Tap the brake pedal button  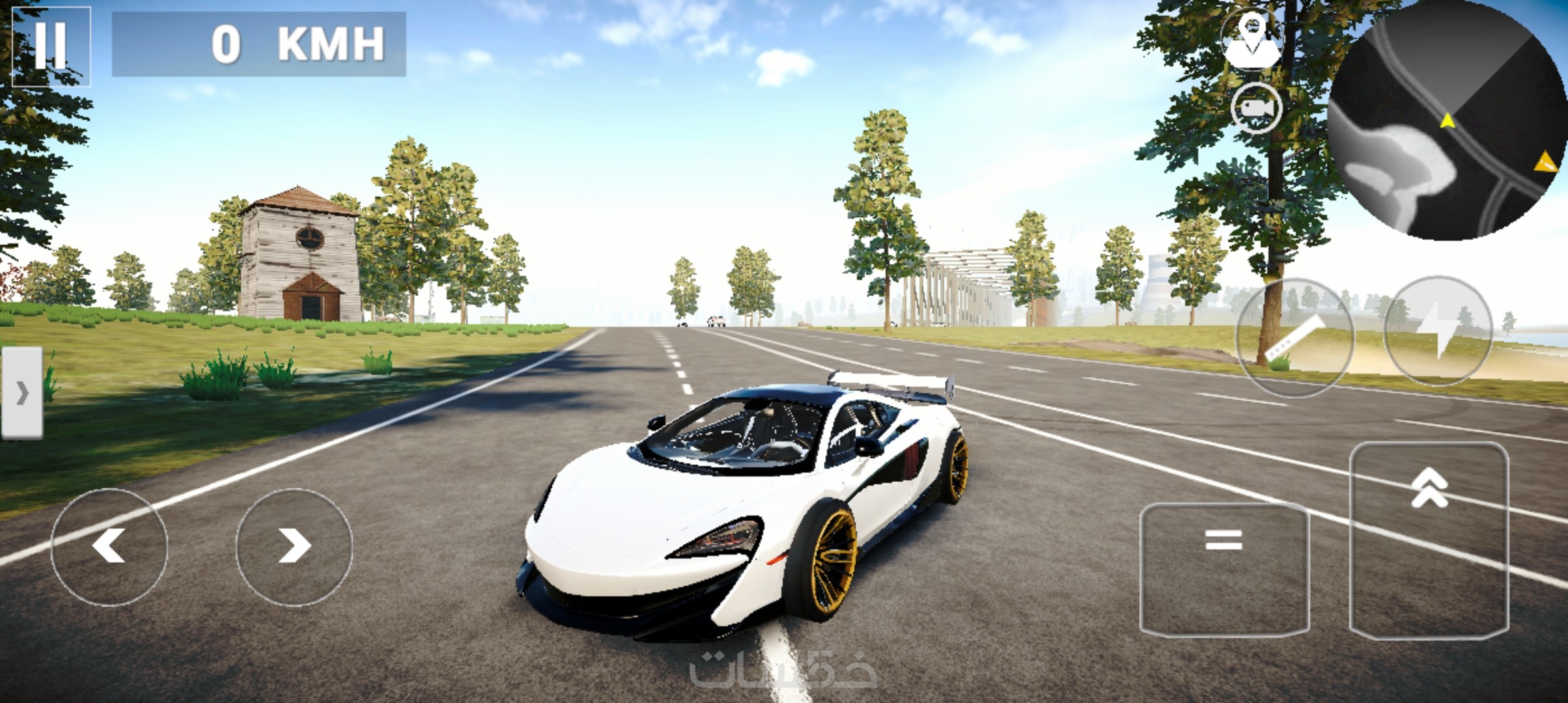(x=1224, y=570)
